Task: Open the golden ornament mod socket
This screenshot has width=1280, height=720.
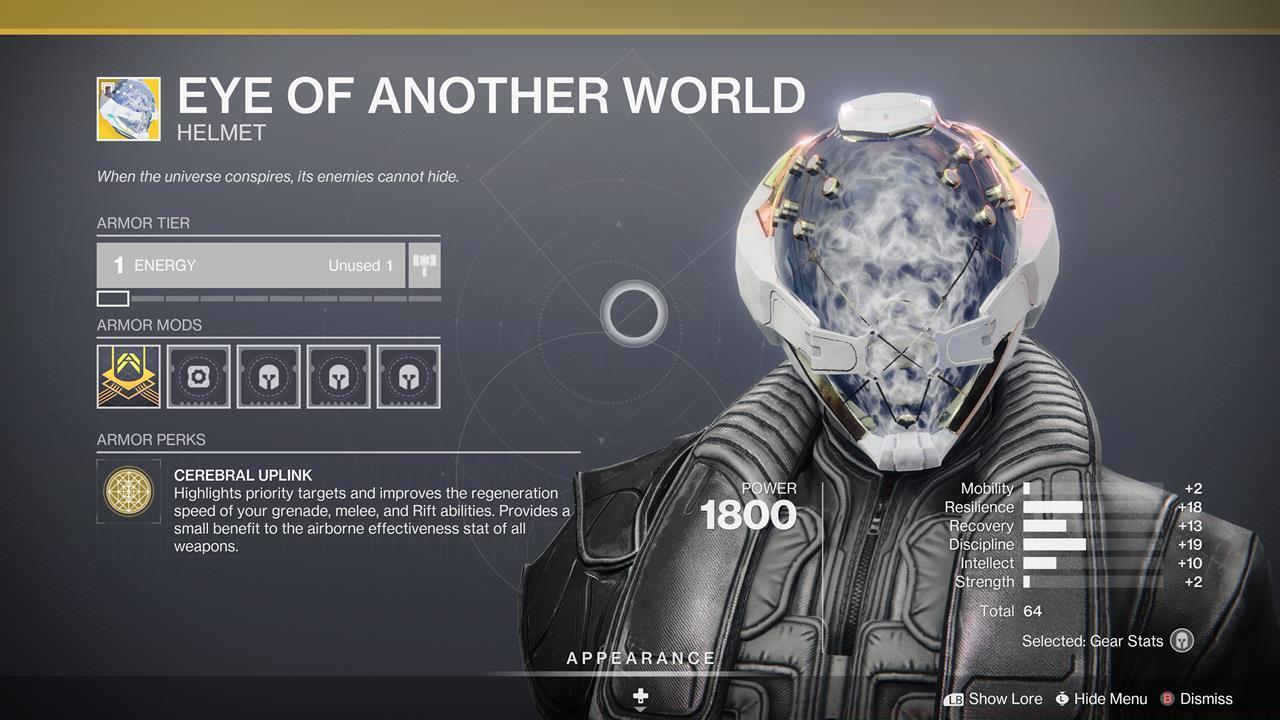Action: (x=128, y=376)
